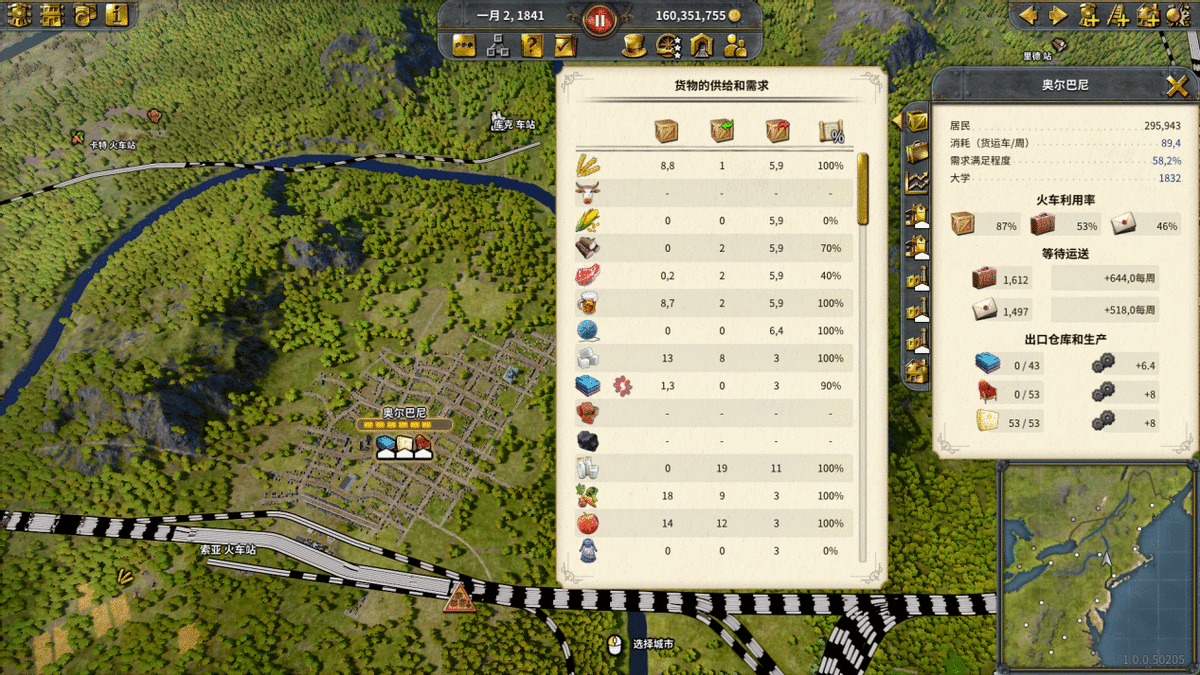Open the info 'i' button
Screen dimensions: 1200x675
click(118, 15)
